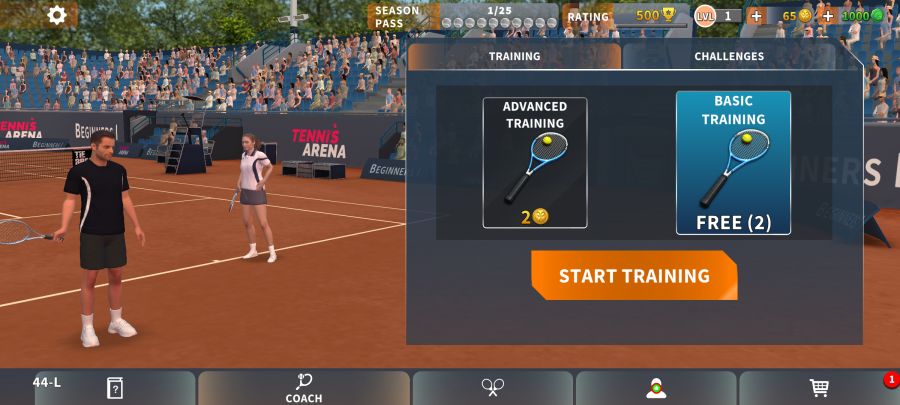Switch to the Training tab

point(514,57)
